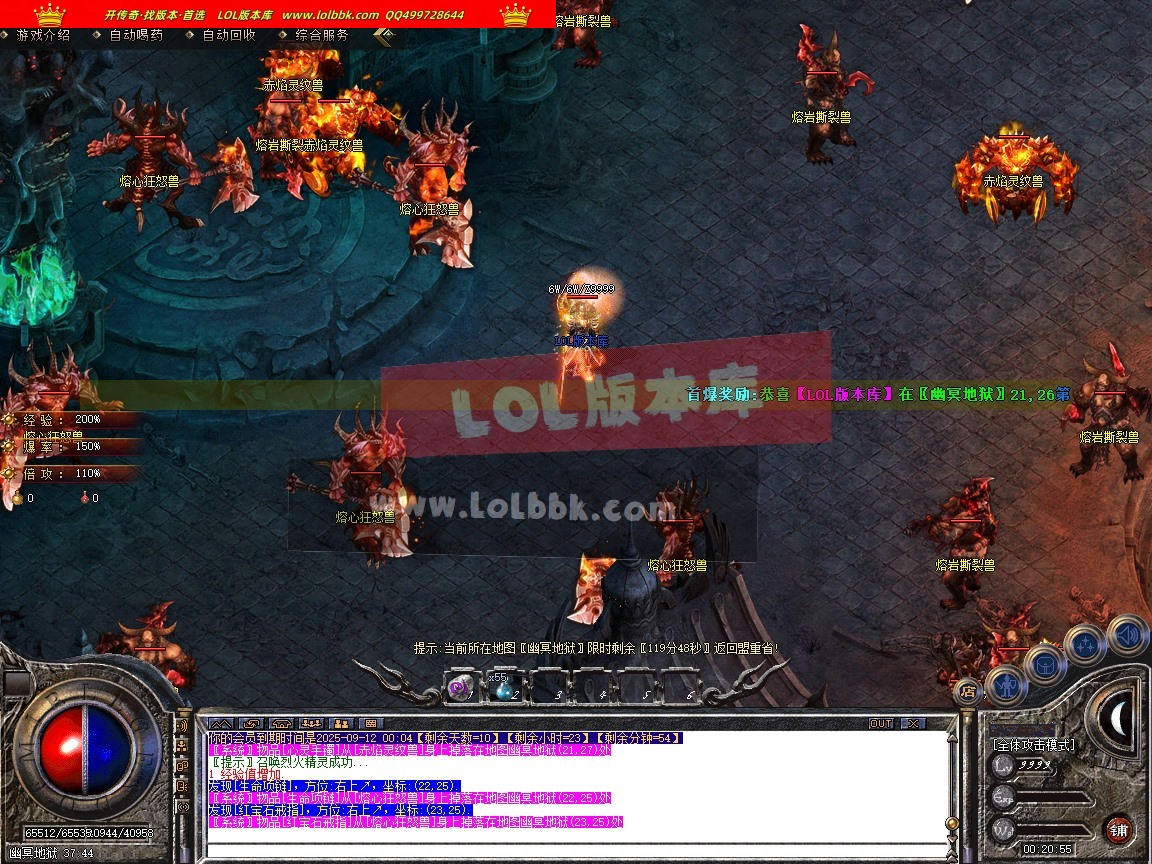Open the skills sparkle round button
Screen dimensions: 1152x864
click(1085, 644)
